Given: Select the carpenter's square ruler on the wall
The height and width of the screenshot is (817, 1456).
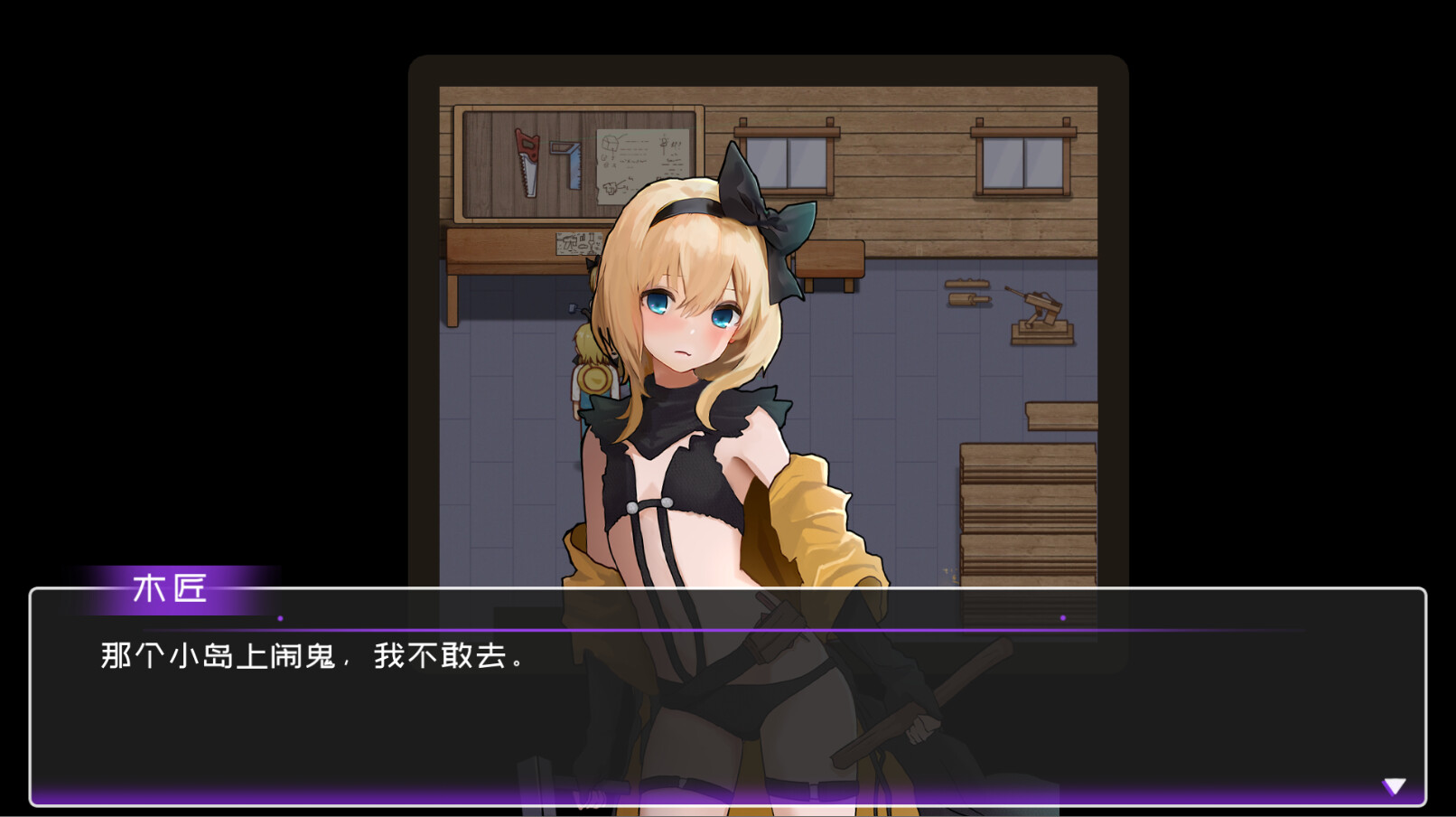Looking at the screenshot, I should [x=567, y=161].
